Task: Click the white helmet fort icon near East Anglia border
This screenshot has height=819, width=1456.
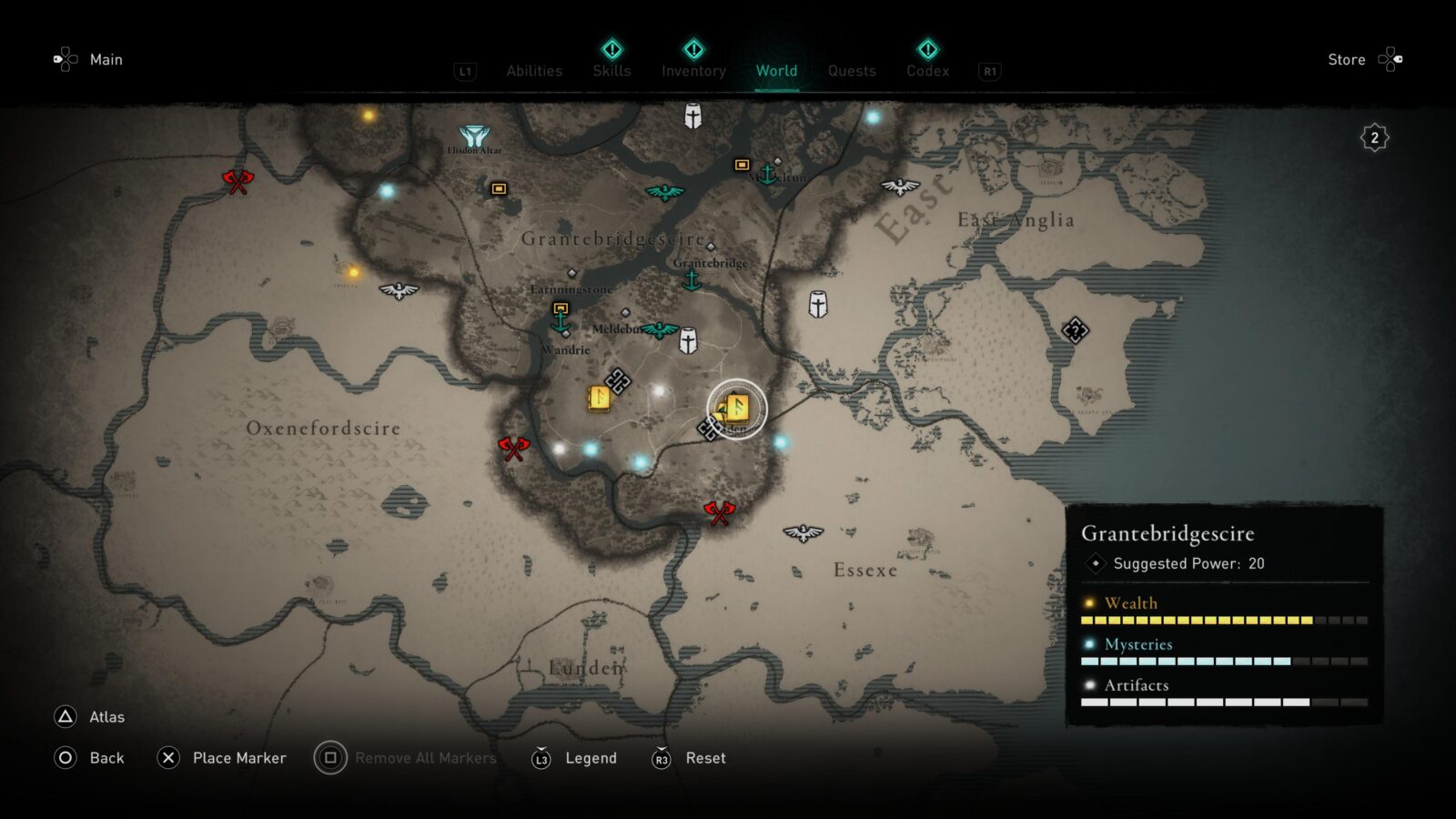Action: (815, 306)
